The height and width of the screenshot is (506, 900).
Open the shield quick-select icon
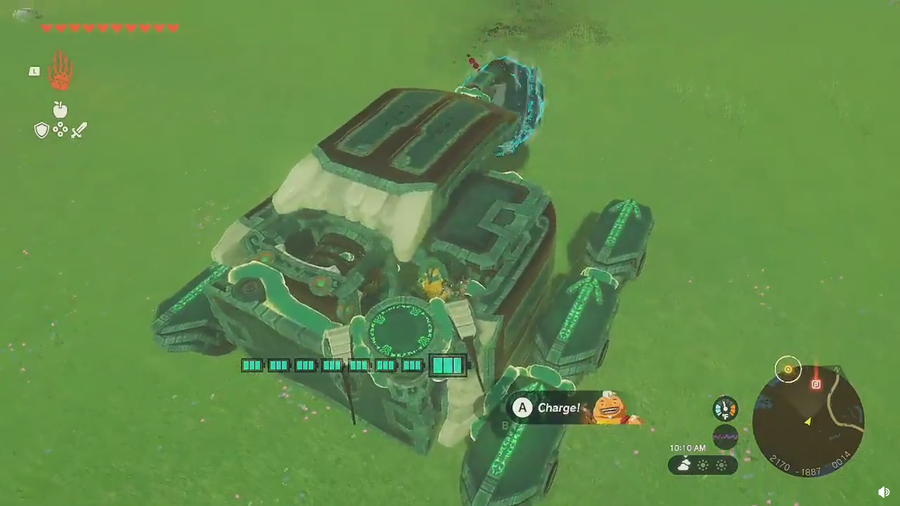(41, 130)
